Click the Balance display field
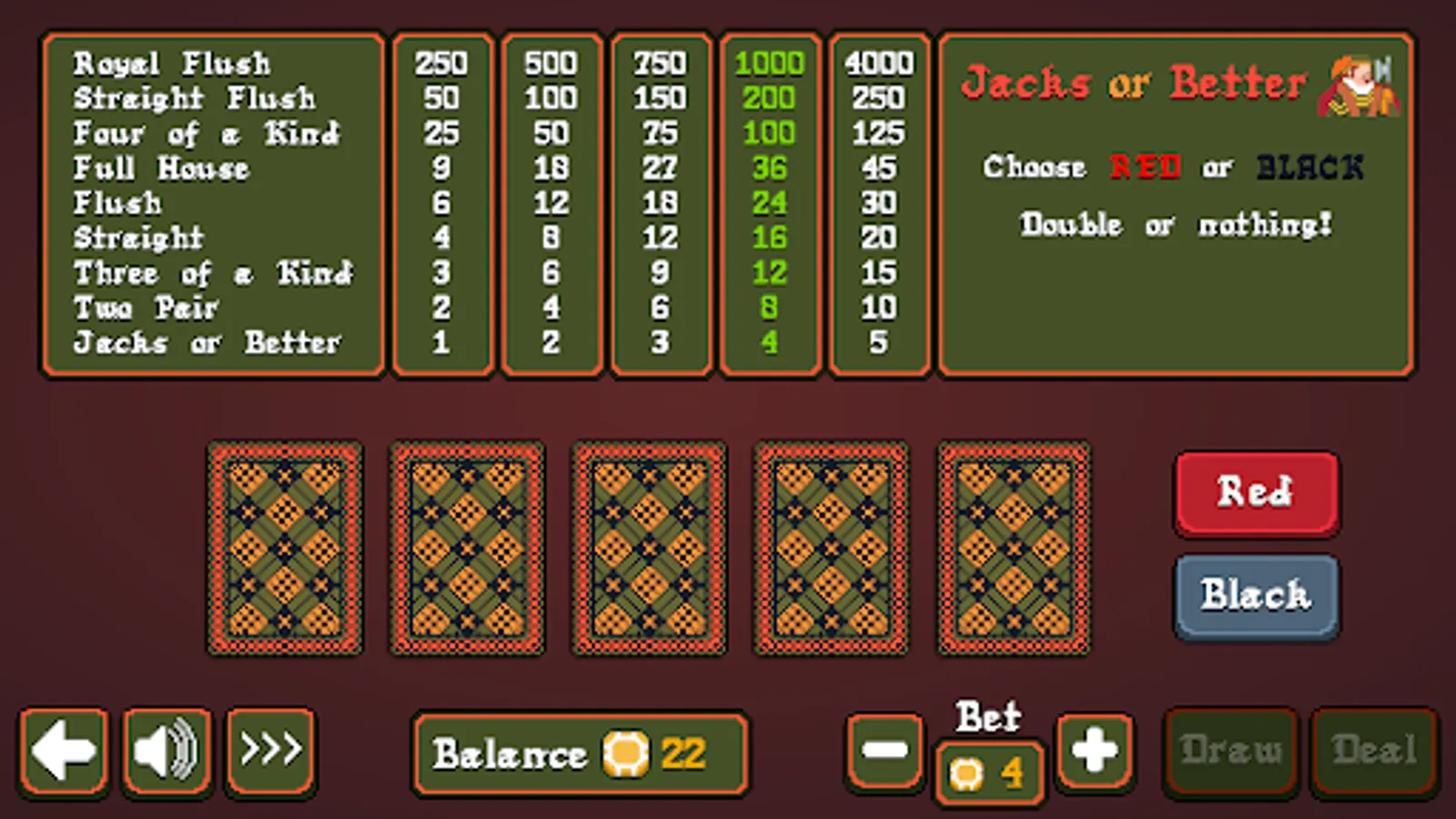The width and height of the screenshot is (1456, 819). click(x=581, y=753)
